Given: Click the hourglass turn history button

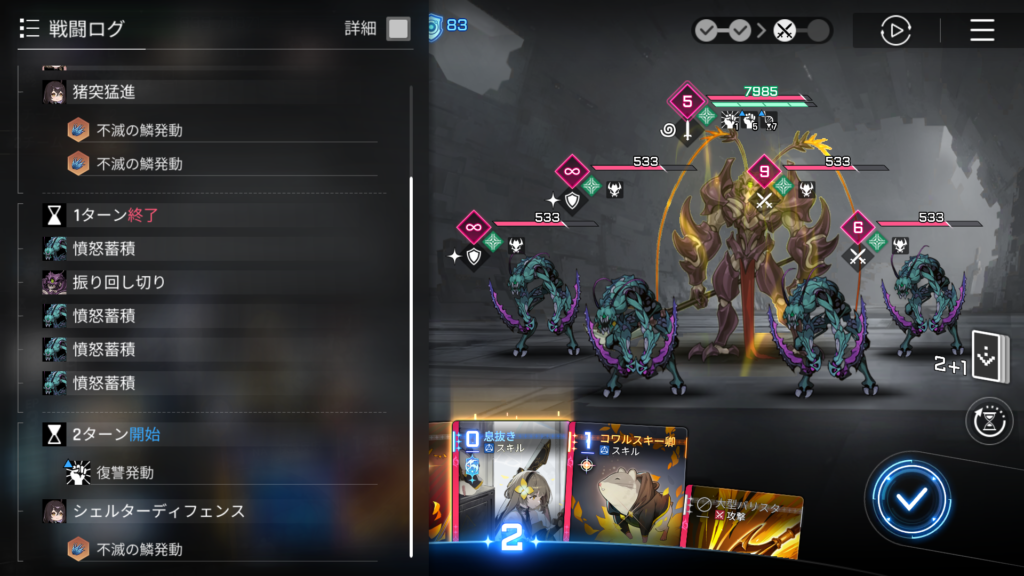Looking at the screenshot, I should 989,421.
